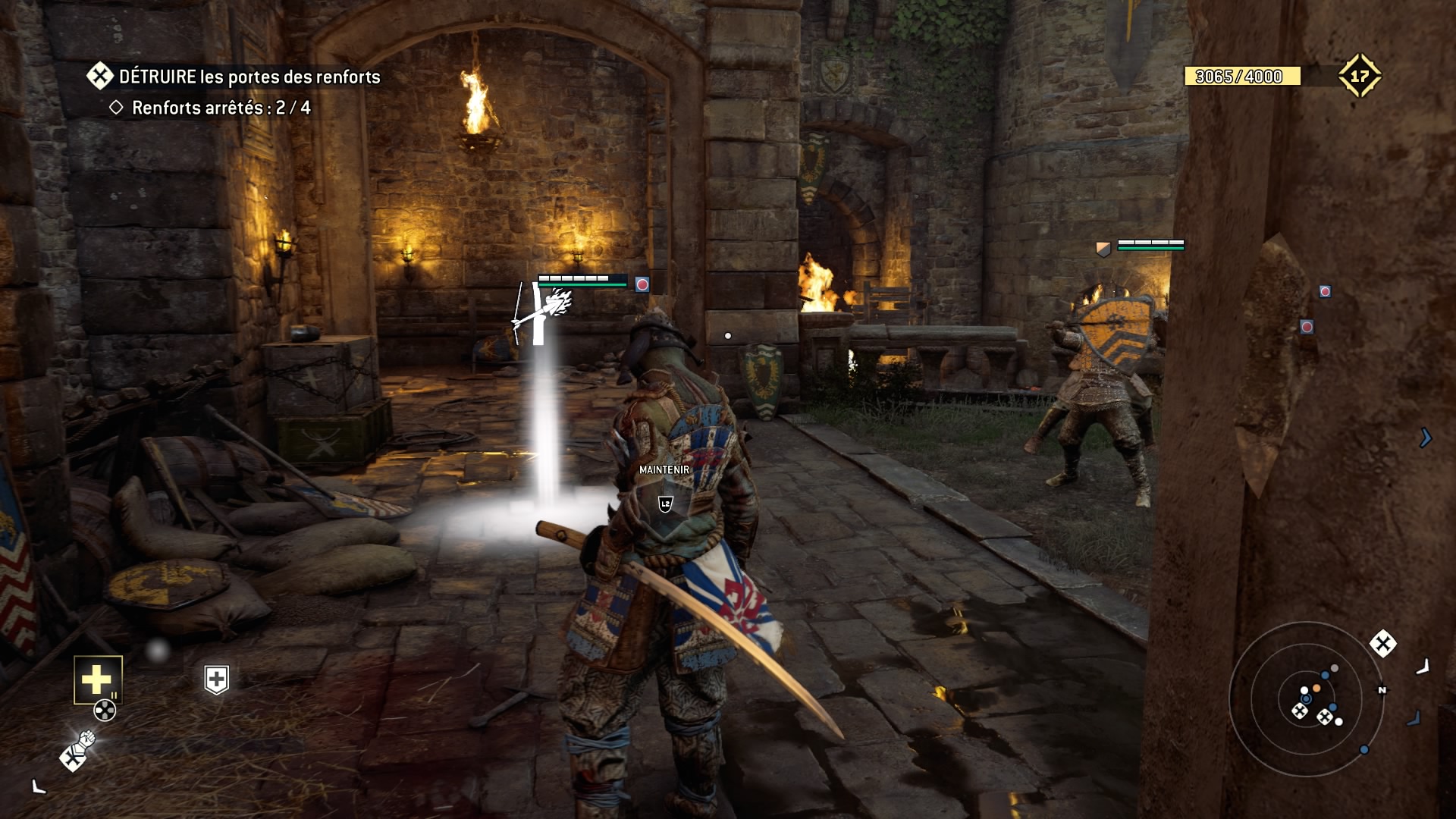
Task: Click the renown level 17 diamond badge
Action: tap(1359, 76)
